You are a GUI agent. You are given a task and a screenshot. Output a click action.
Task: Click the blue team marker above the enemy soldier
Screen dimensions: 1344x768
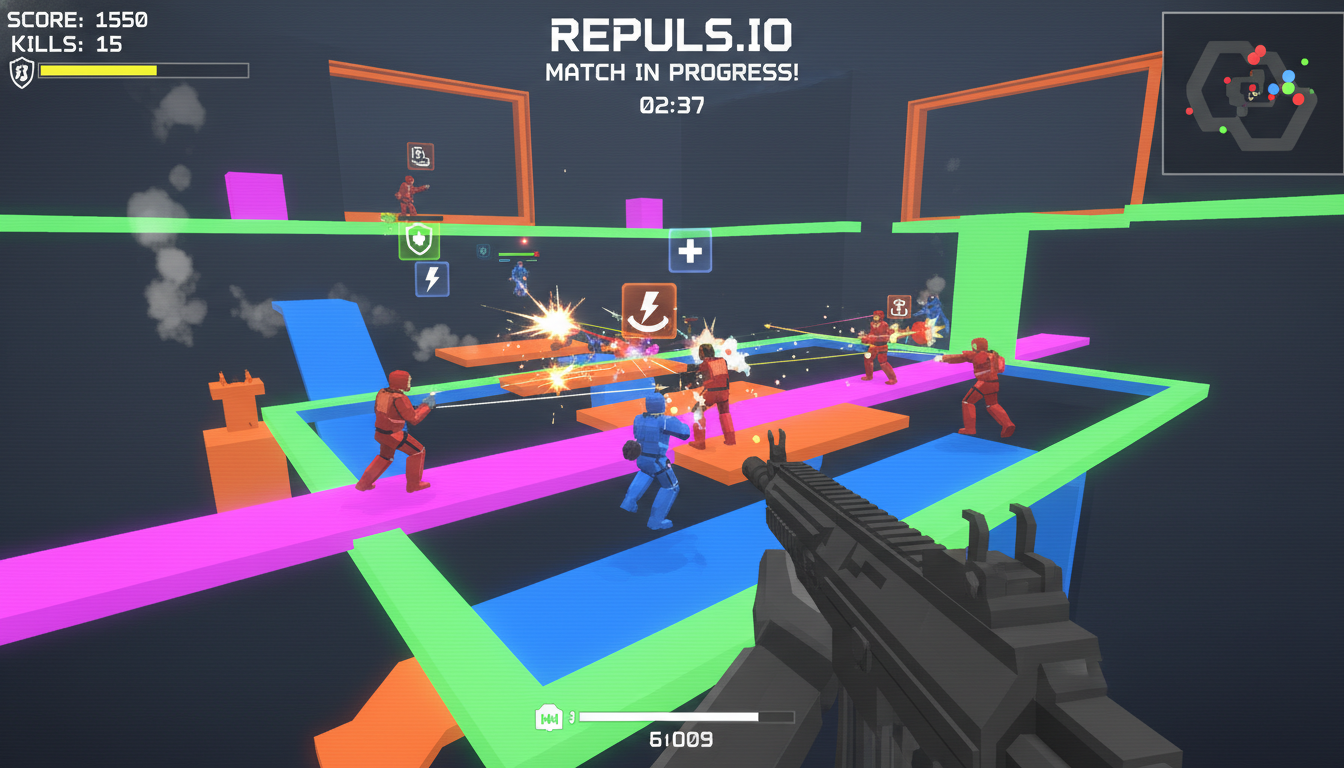(x=482, y=251)
